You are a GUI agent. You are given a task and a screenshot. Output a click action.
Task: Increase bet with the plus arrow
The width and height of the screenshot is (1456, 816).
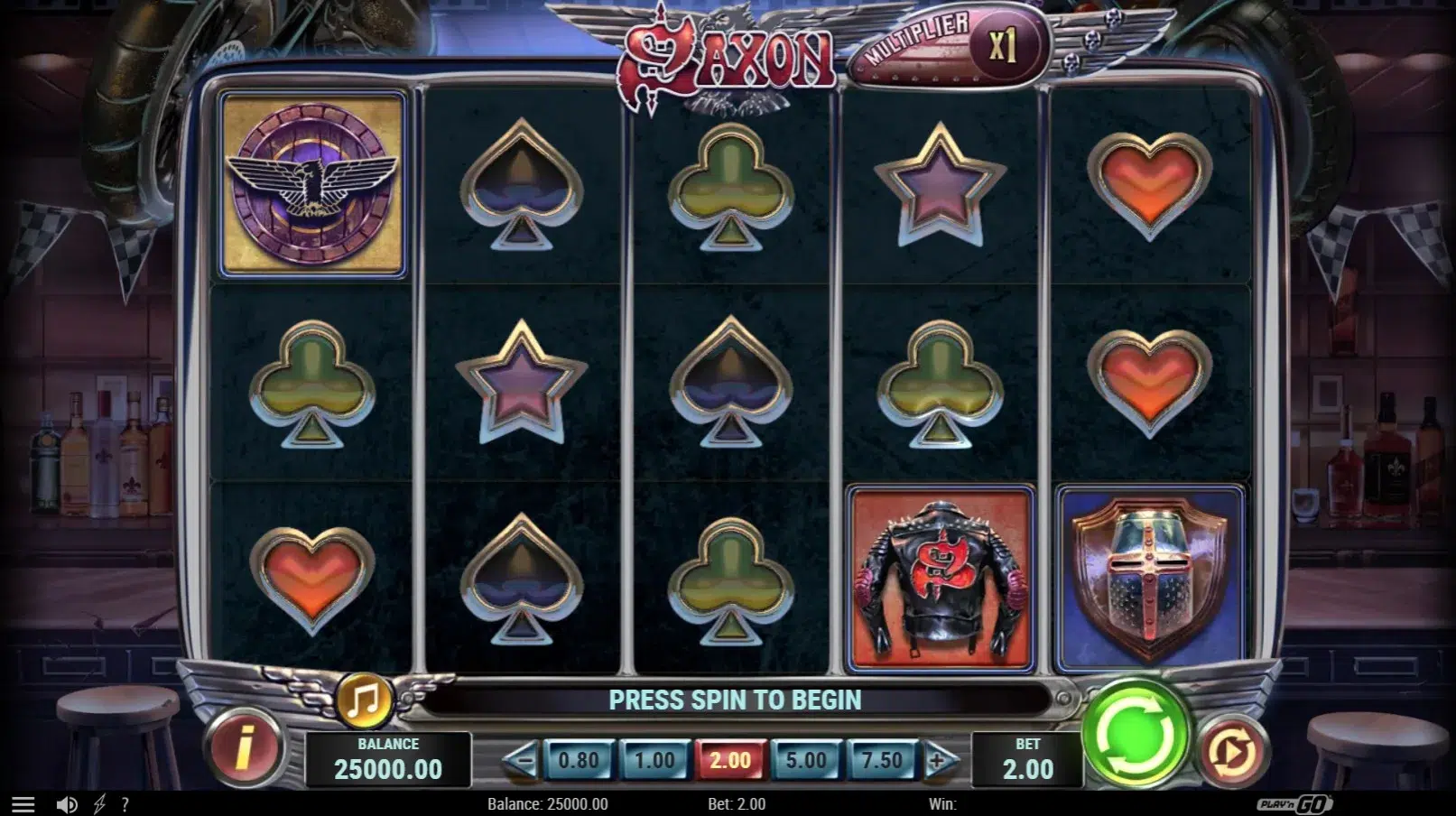point(938,761)
